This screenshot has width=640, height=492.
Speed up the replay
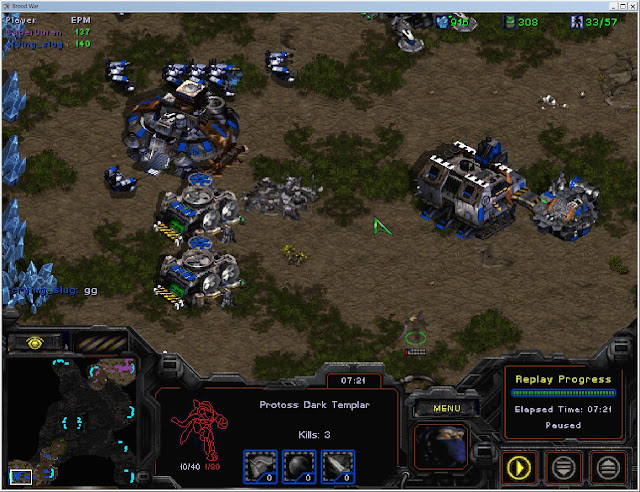tap(608, 466)
